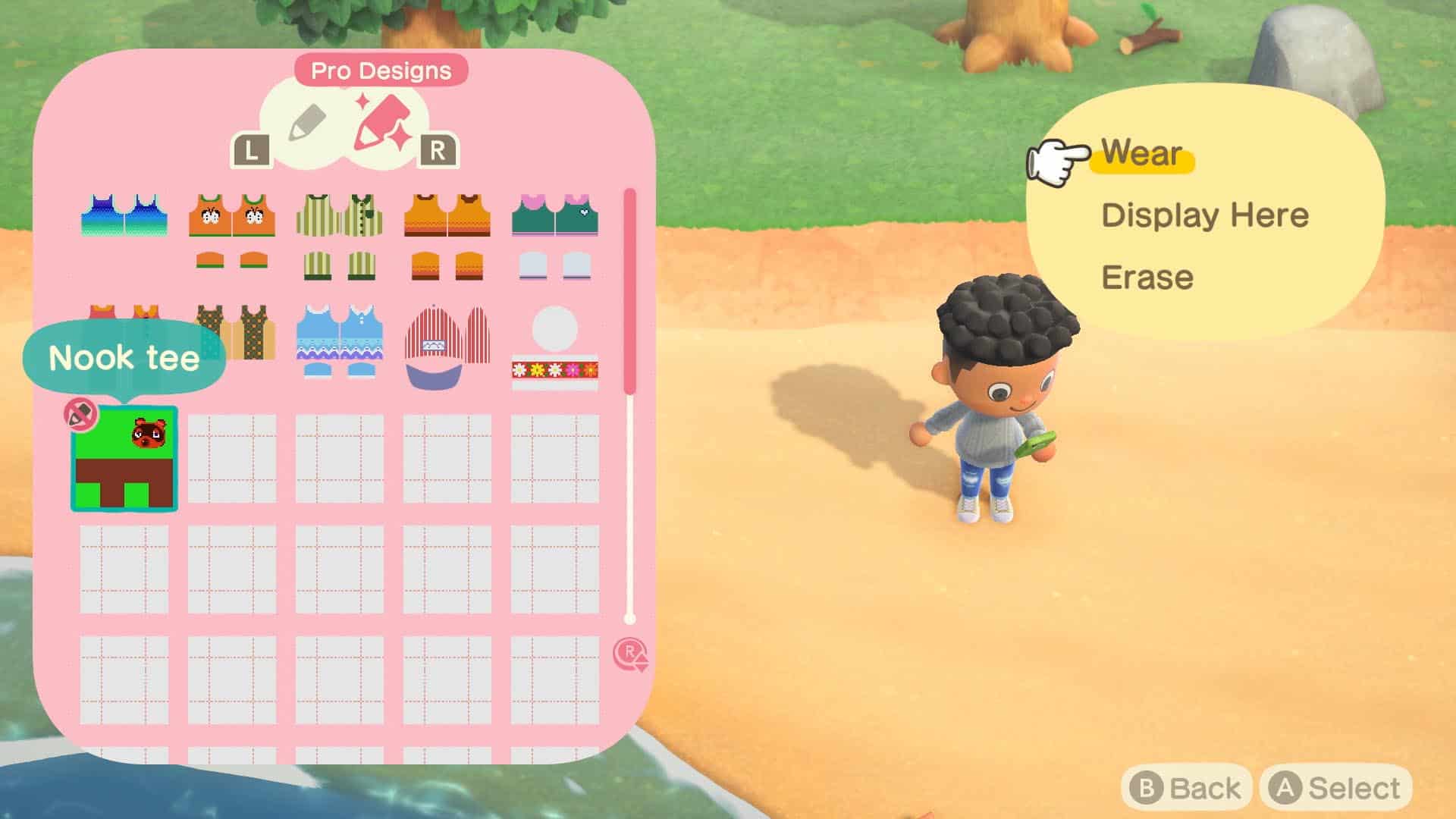Choose the Display Here option
The image size is (1456, 819).
[1204, 215]
